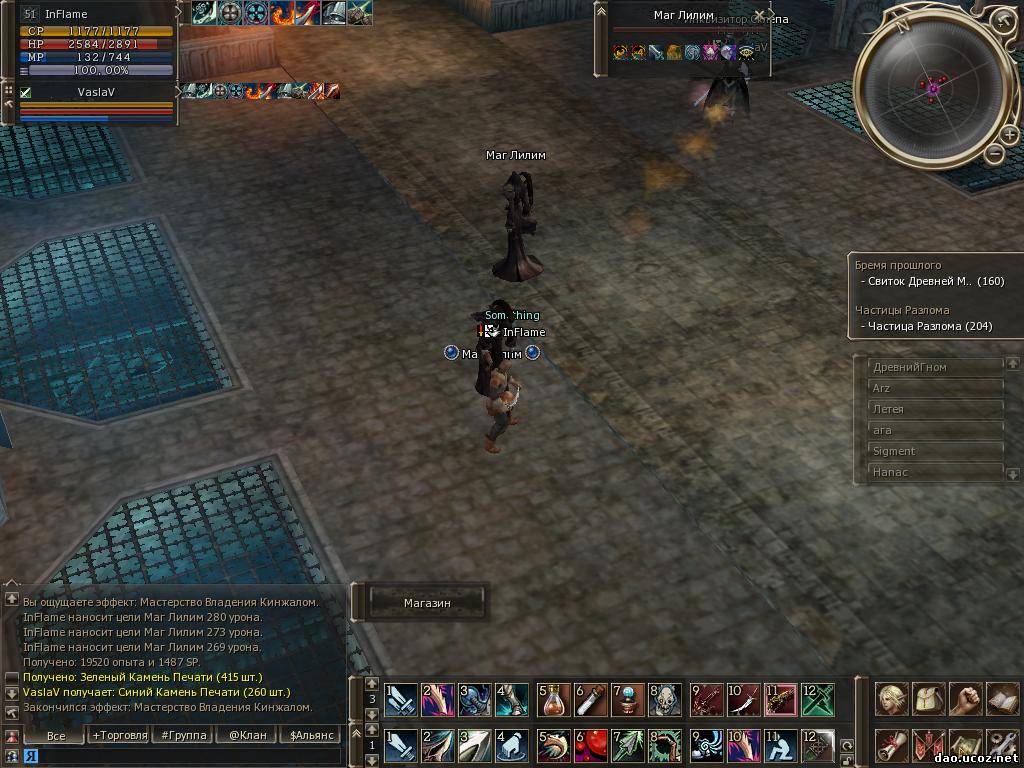Open the open-book skills icon
Viewport: 1024px width, 768px height.
click(1002, 698)
